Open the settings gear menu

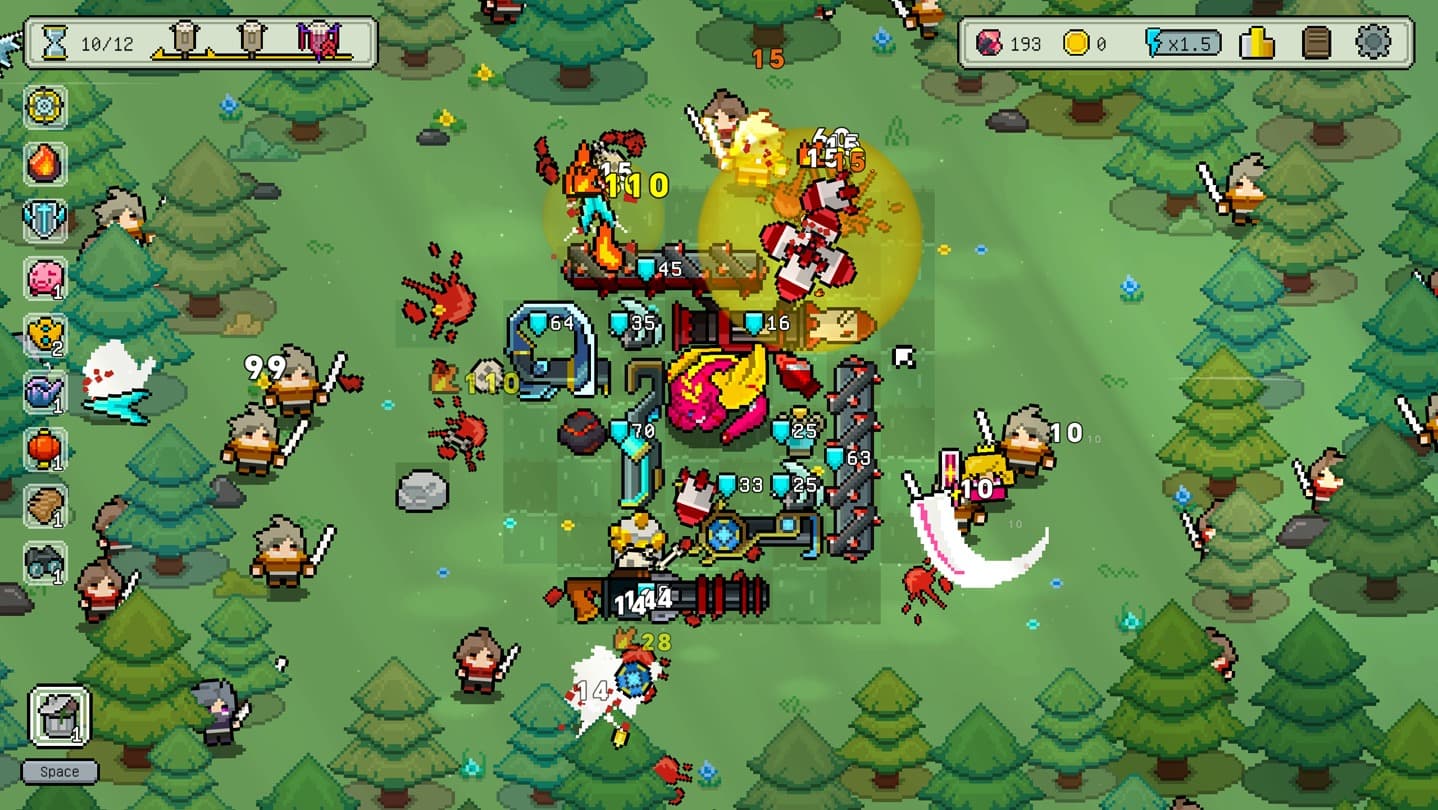point(1372,43)
